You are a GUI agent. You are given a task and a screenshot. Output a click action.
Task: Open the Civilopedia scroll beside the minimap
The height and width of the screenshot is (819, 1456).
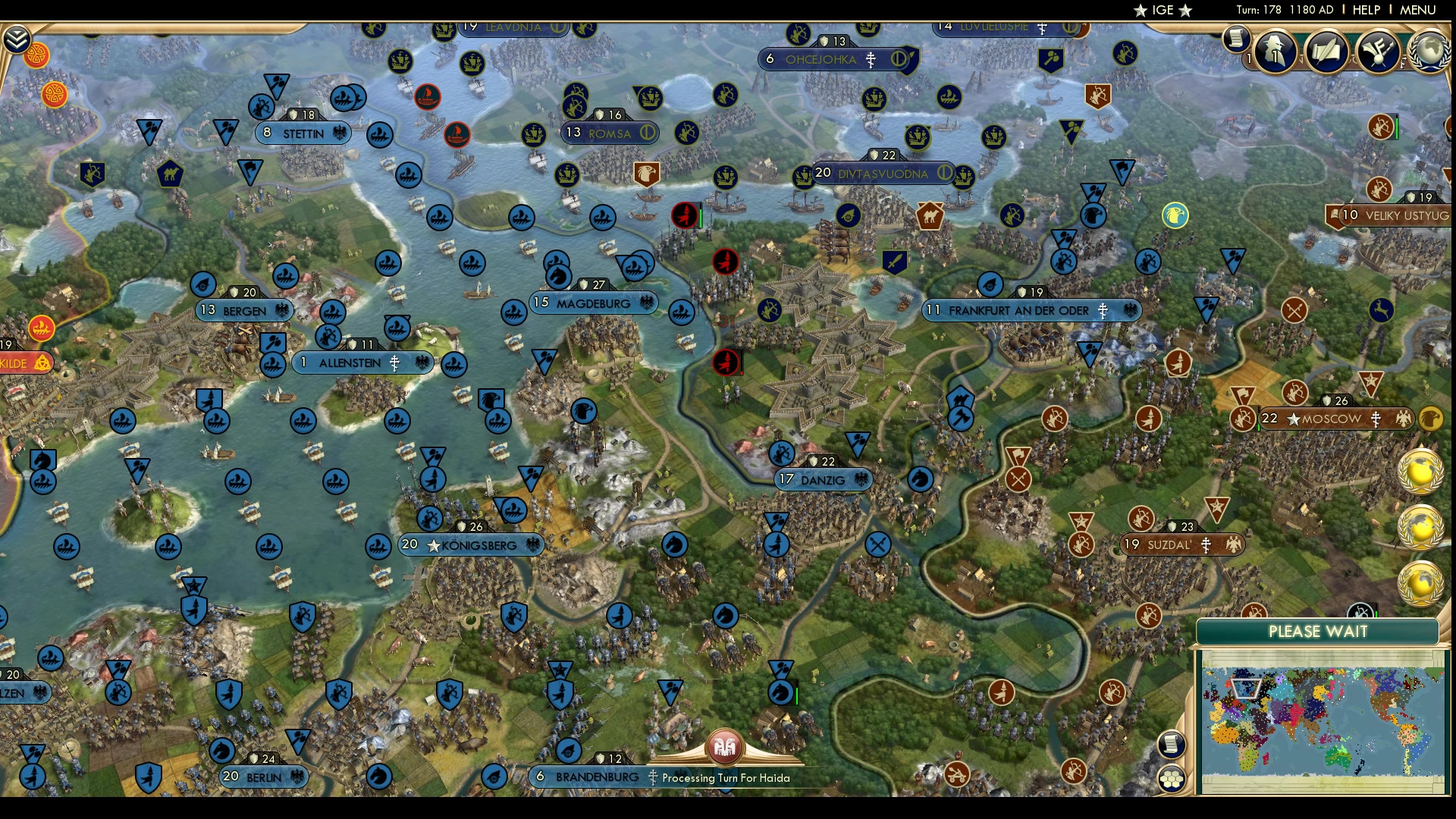(1172, 745)
